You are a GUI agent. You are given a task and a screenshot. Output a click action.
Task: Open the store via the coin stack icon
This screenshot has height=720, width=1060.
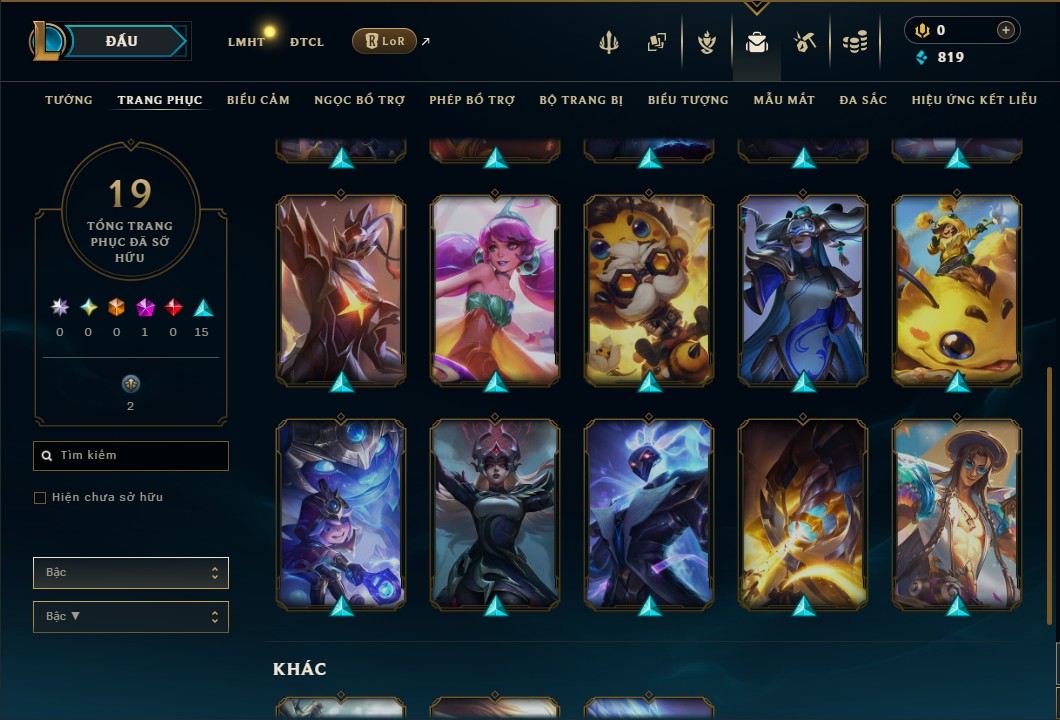tap(854, 42)
